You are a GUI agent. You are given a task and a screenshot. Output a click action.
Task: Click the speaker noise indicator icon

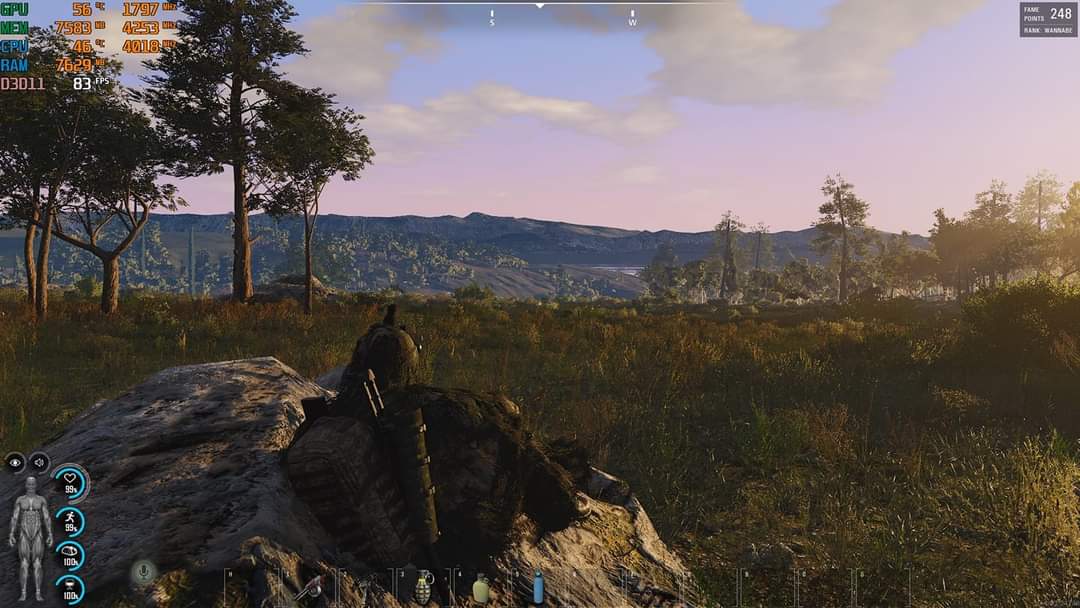39,462
